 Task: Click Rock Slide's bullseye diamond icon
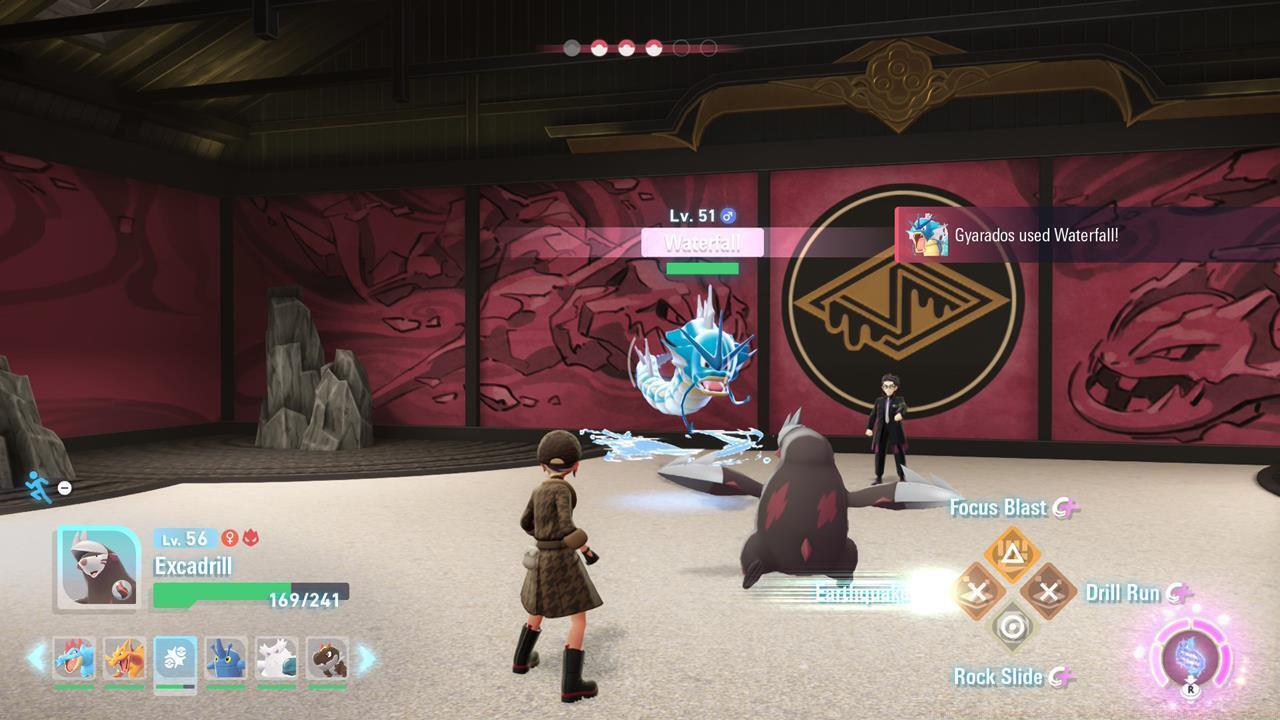[1012, 625]
